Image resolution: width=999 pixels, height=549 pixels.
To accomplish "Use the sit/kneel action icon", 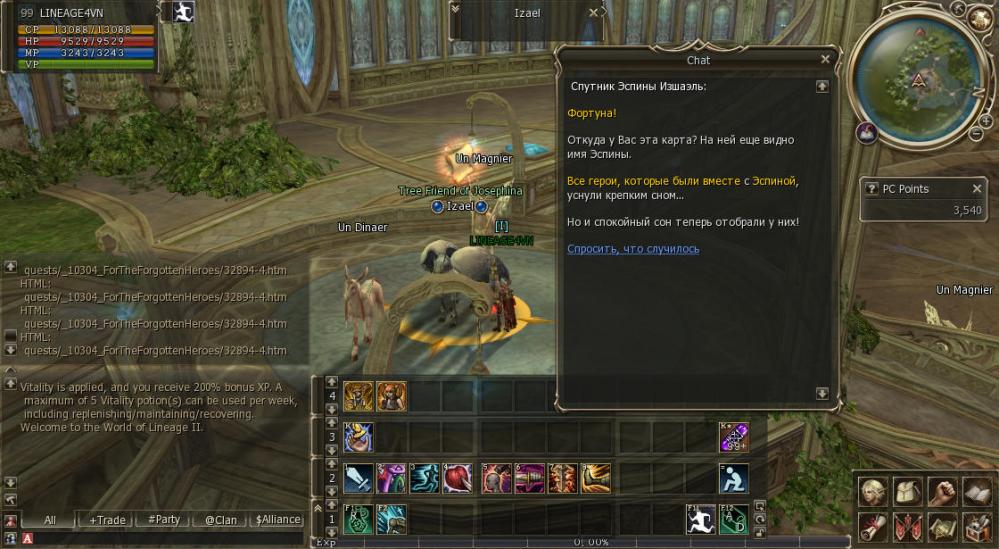I will pos(733,478).
